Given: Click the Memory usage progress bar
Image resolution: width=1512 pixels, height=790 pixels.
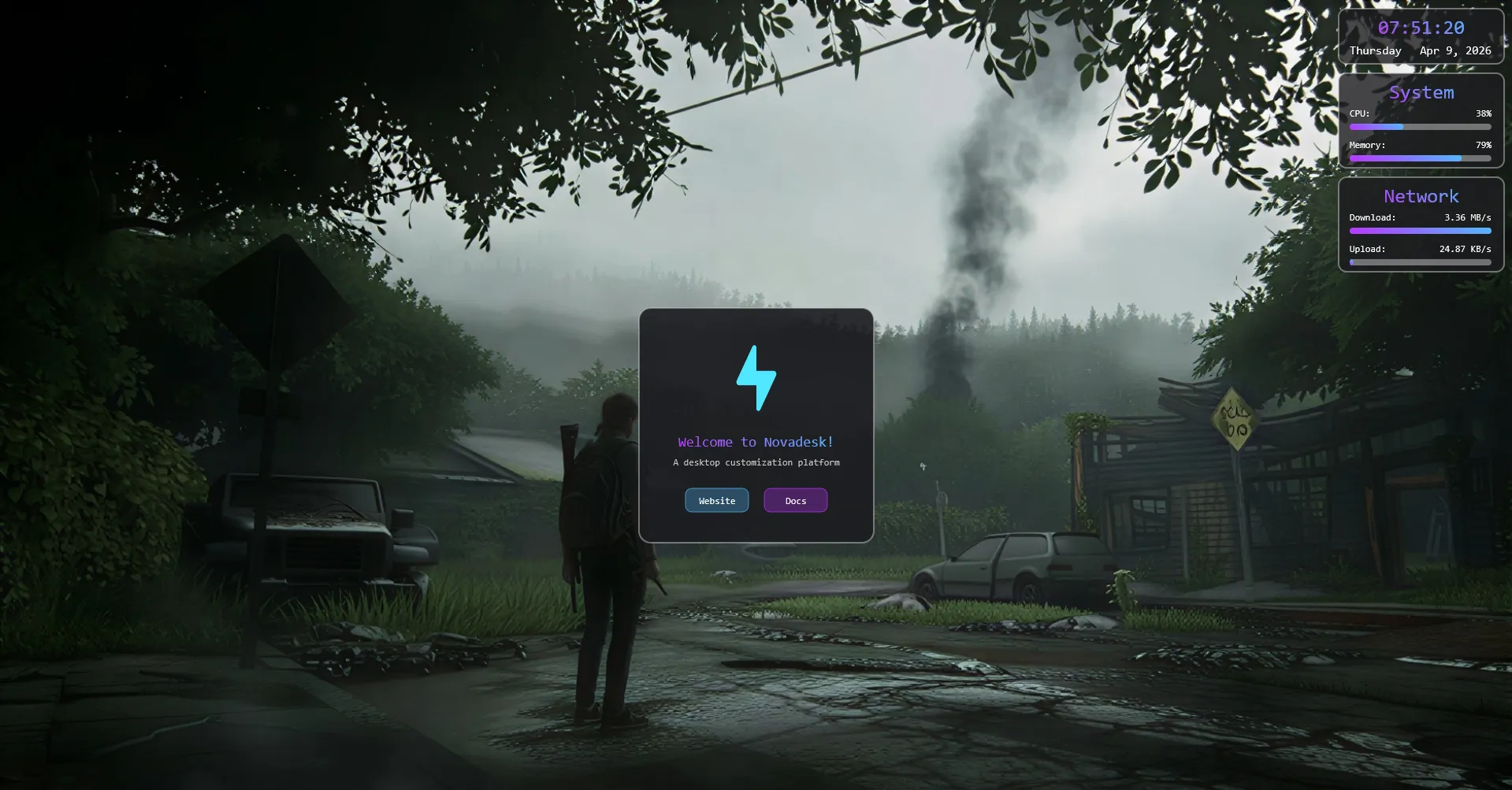Looking at the screenshot, I should 1420,158.
